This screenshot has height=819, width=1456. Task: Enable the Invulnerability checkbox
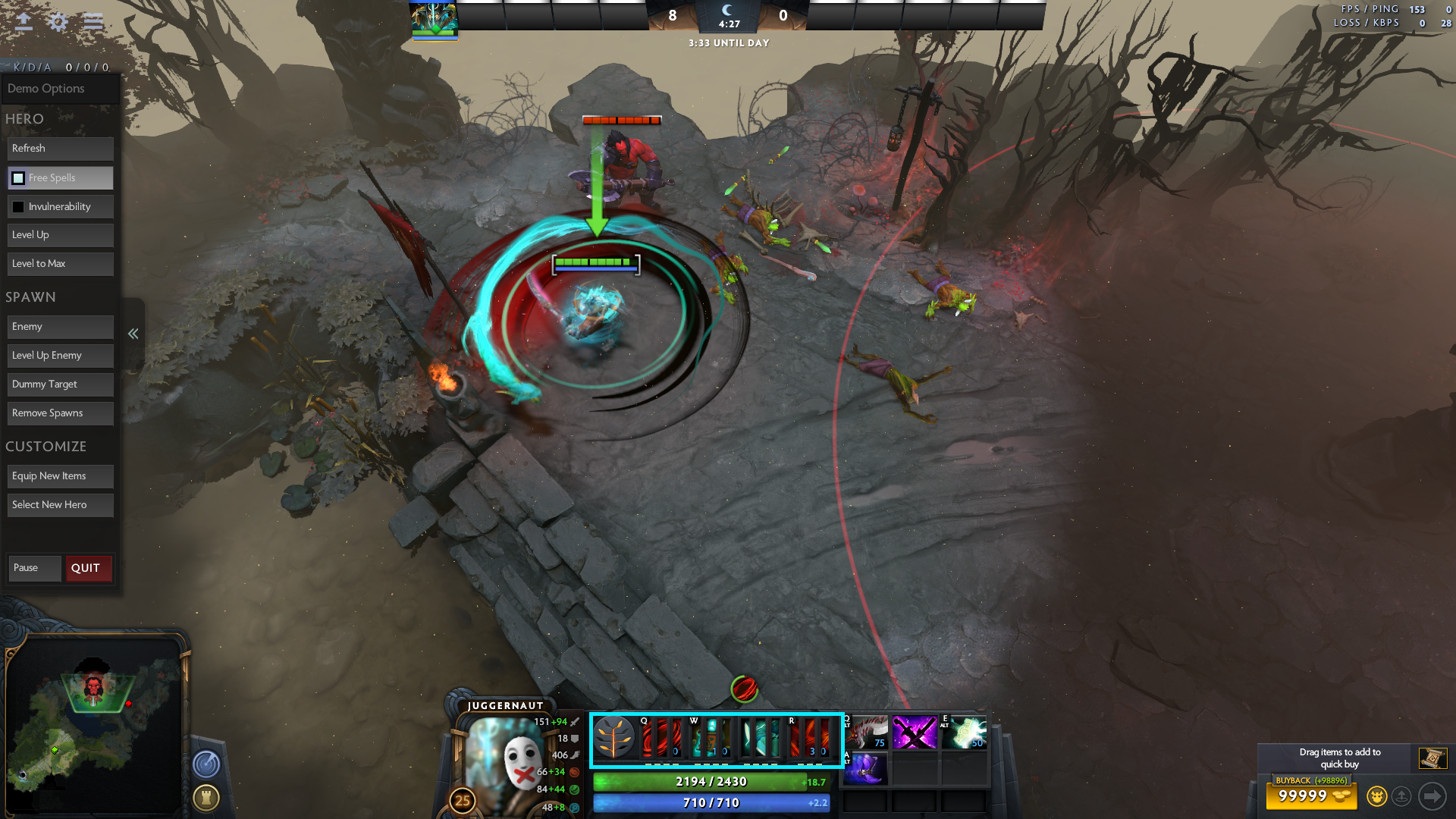click(17, 206)
